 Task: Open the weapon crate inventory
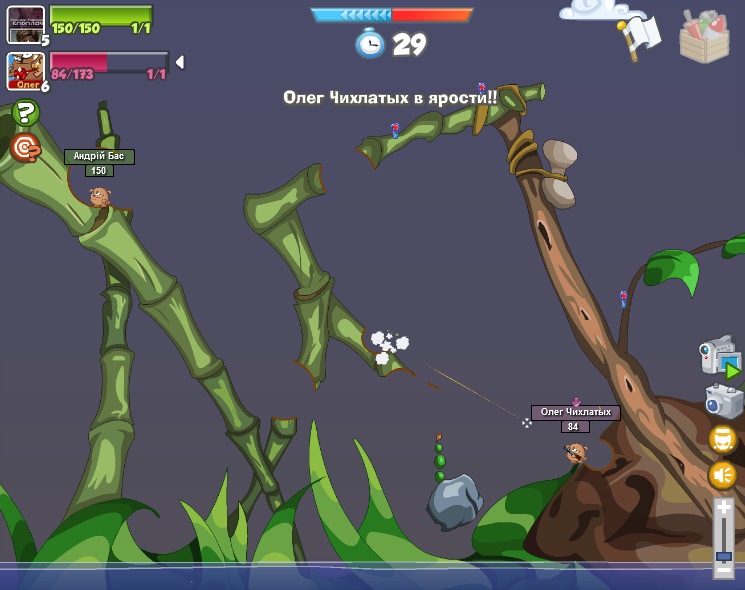coord(704,37)
